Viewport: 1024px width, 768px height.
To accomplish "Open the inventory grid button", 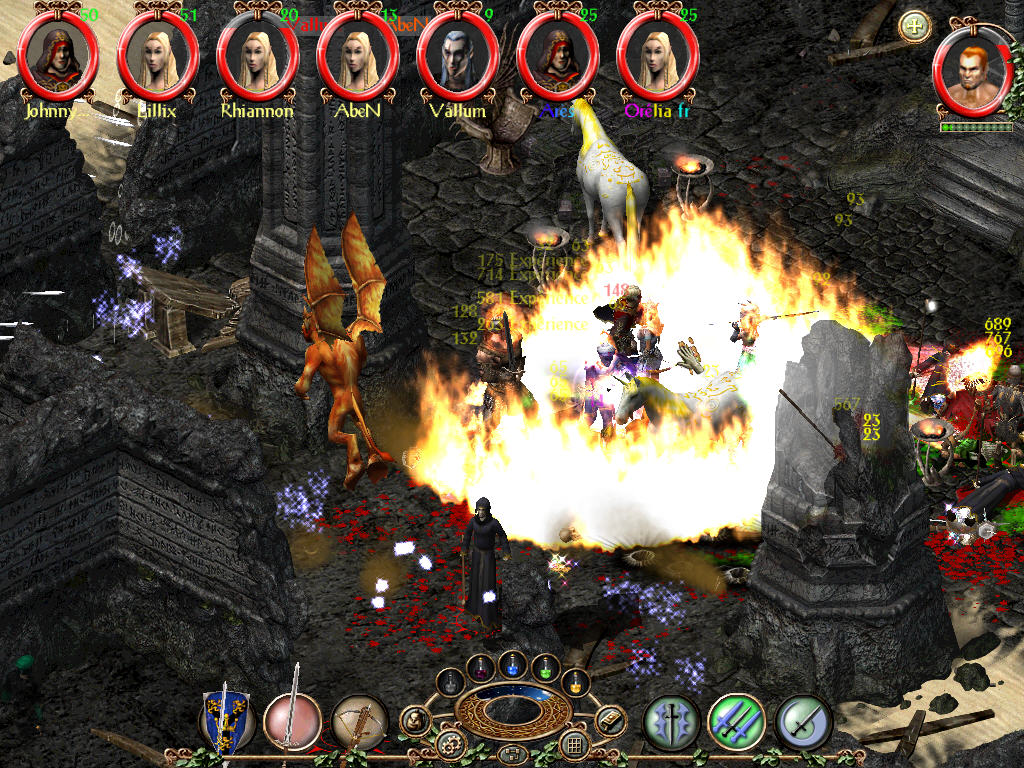I will point(573,743).
